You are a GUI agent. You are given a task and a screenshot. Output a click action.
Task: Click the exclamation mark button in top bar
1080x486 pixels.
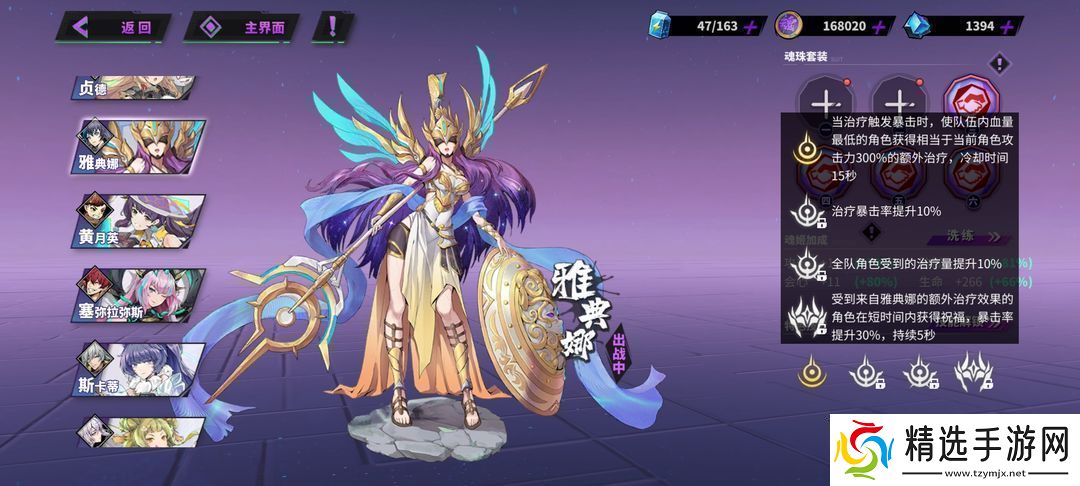pyautogui.click(x=331, y=27)
